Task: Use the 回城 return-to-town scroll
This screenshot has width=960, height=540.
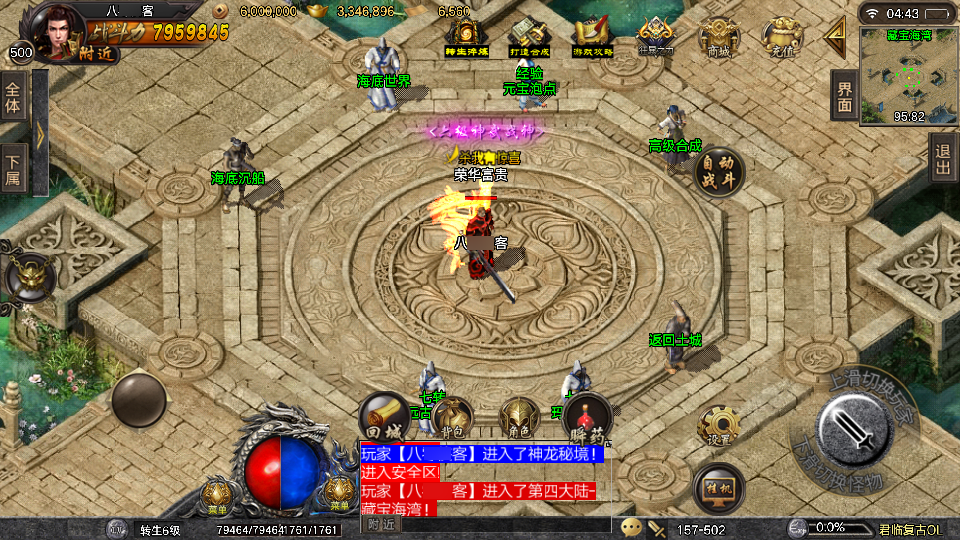Action: [x=385, y=416]
